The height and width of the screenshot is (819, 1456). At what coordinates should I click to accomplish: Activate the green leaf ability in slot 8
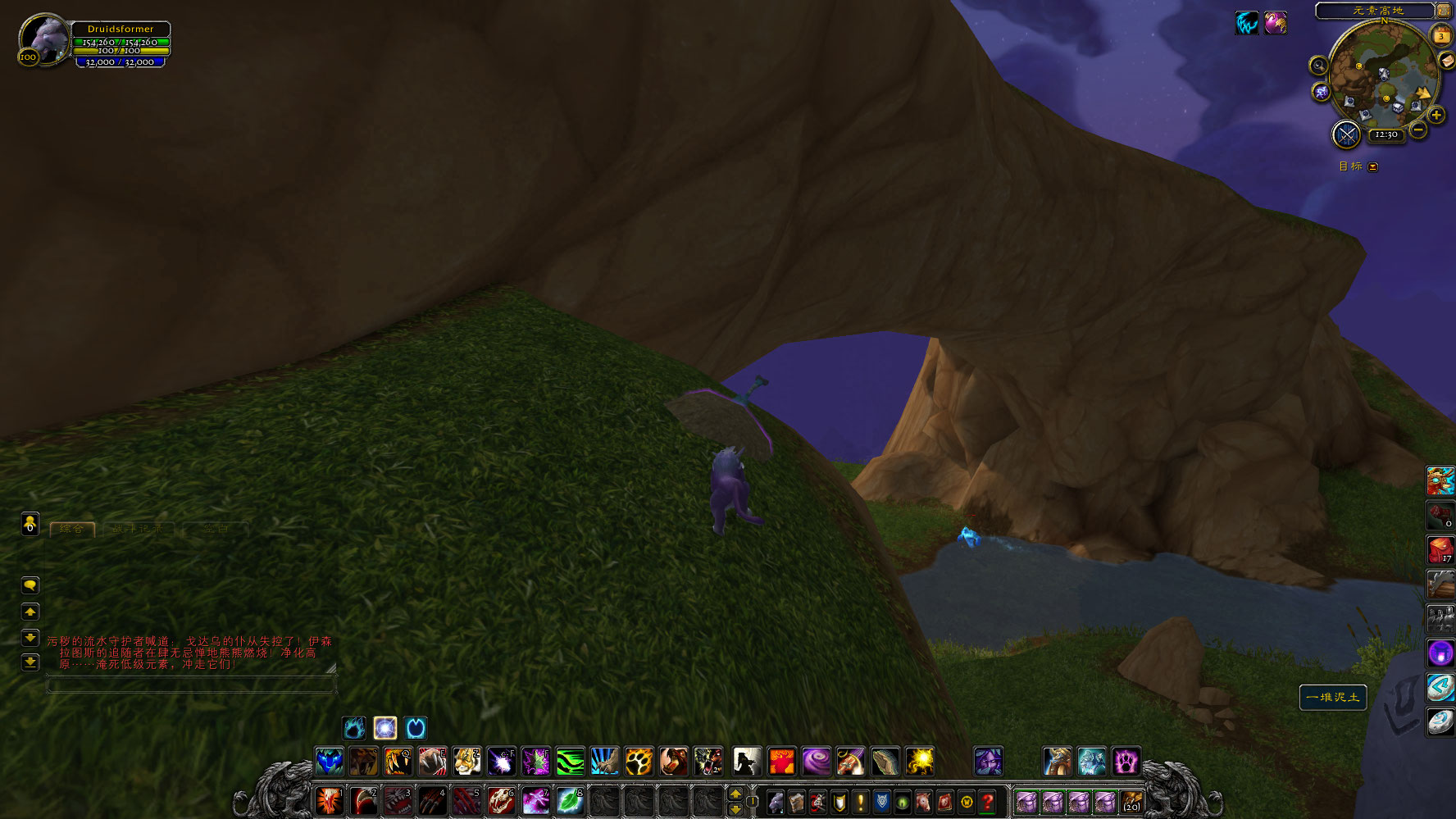pos(570,801)
